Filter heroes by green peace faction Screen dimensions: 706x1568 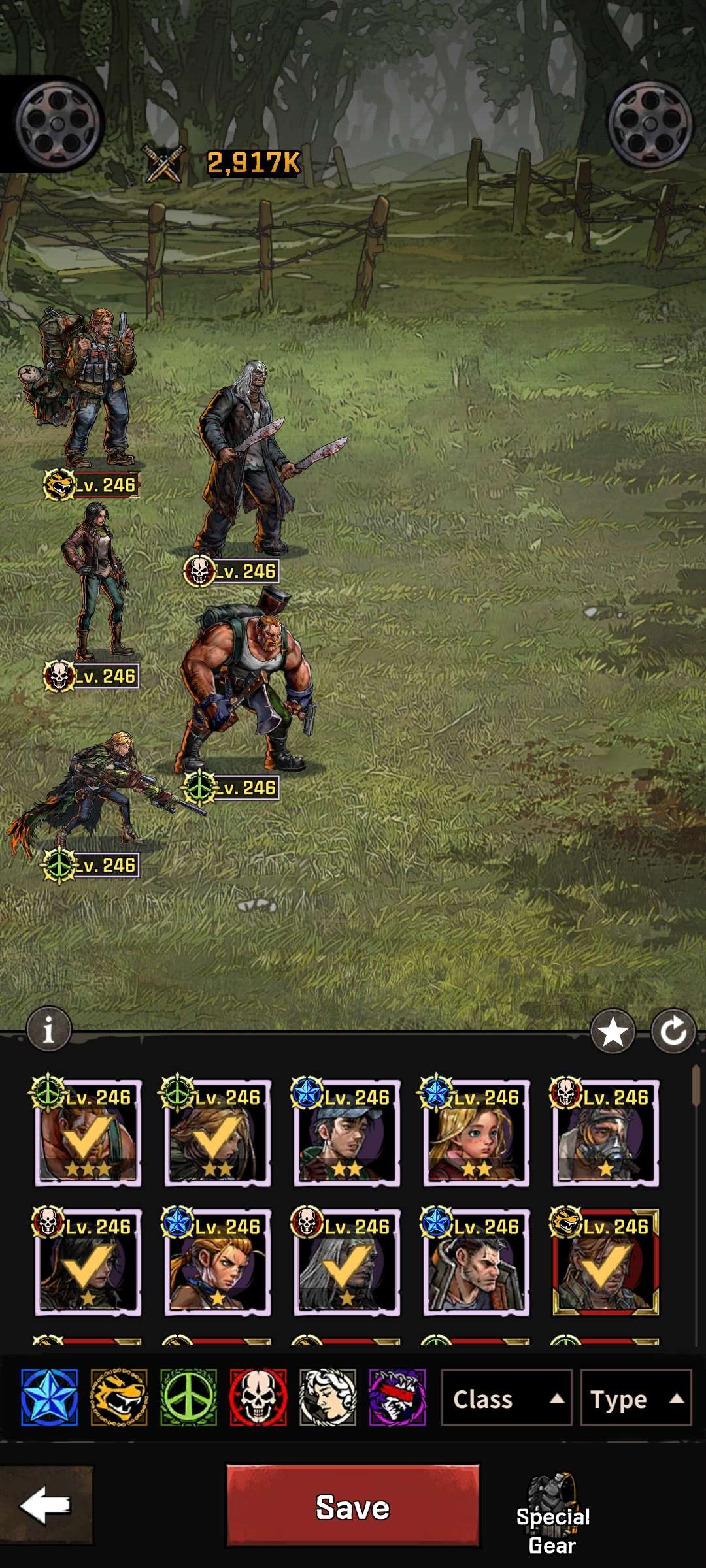[188, 1397]
